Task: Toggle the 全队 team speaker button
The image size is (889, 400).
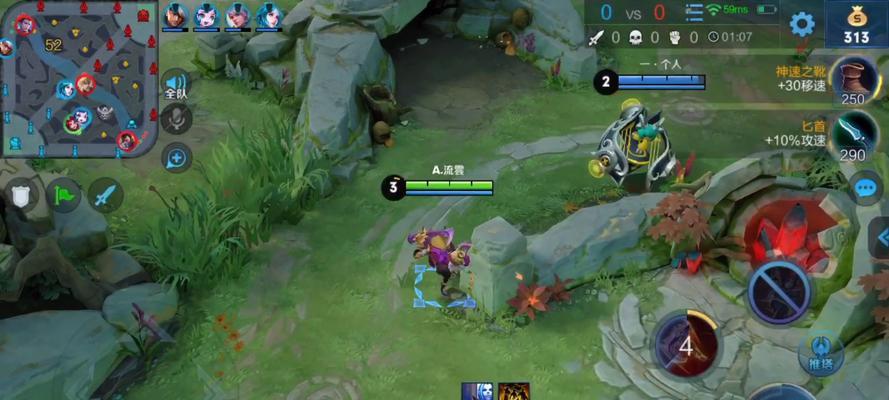Action: pyautogui.click(x=176, y=86)
